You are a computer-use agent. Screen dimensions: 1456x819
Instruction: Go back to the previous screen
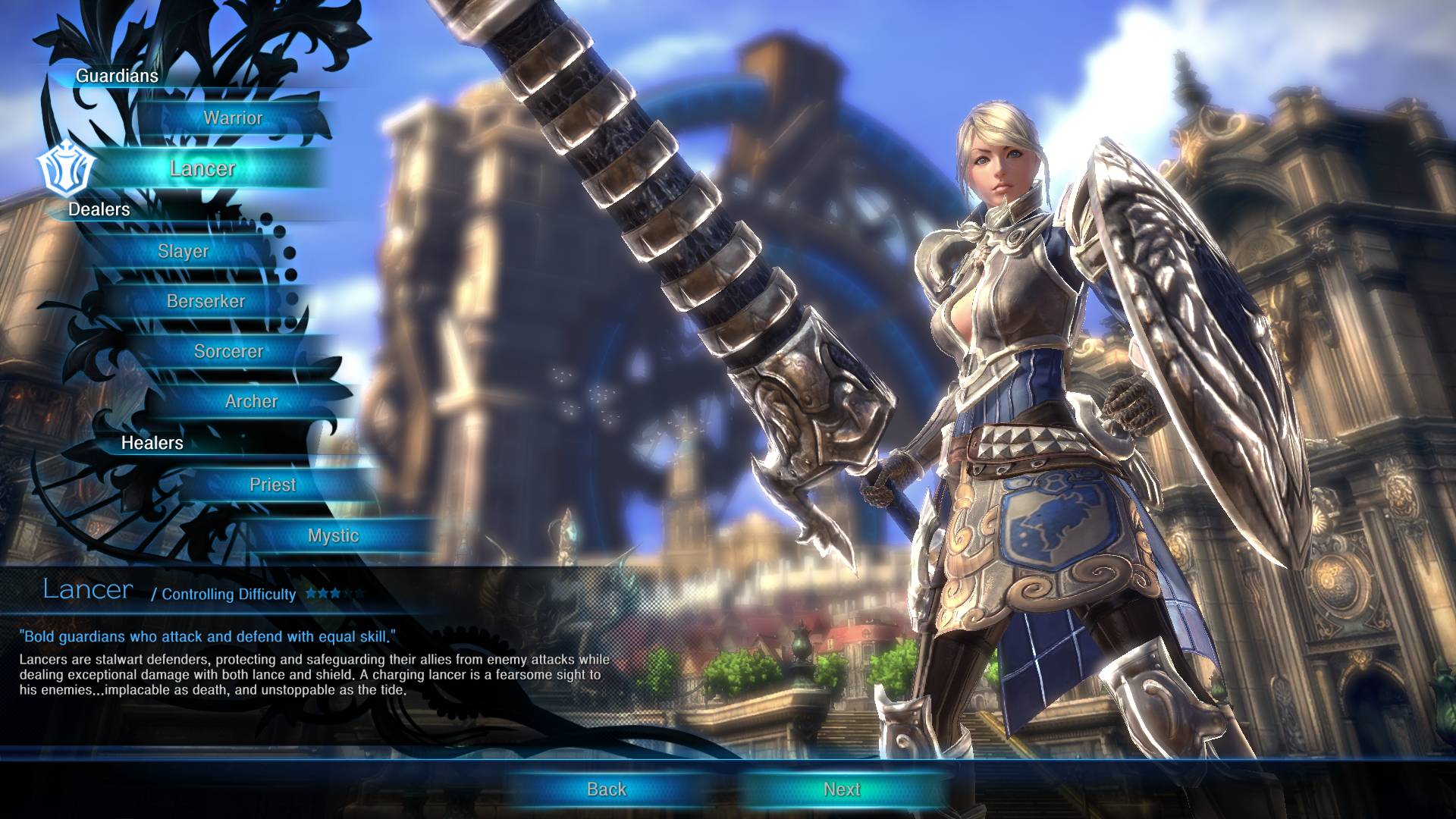(607, 789)
